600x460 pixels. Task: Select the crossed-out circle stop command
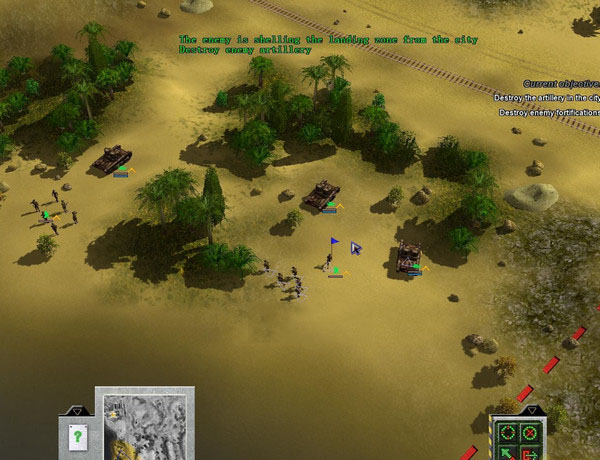coord(530,433)
